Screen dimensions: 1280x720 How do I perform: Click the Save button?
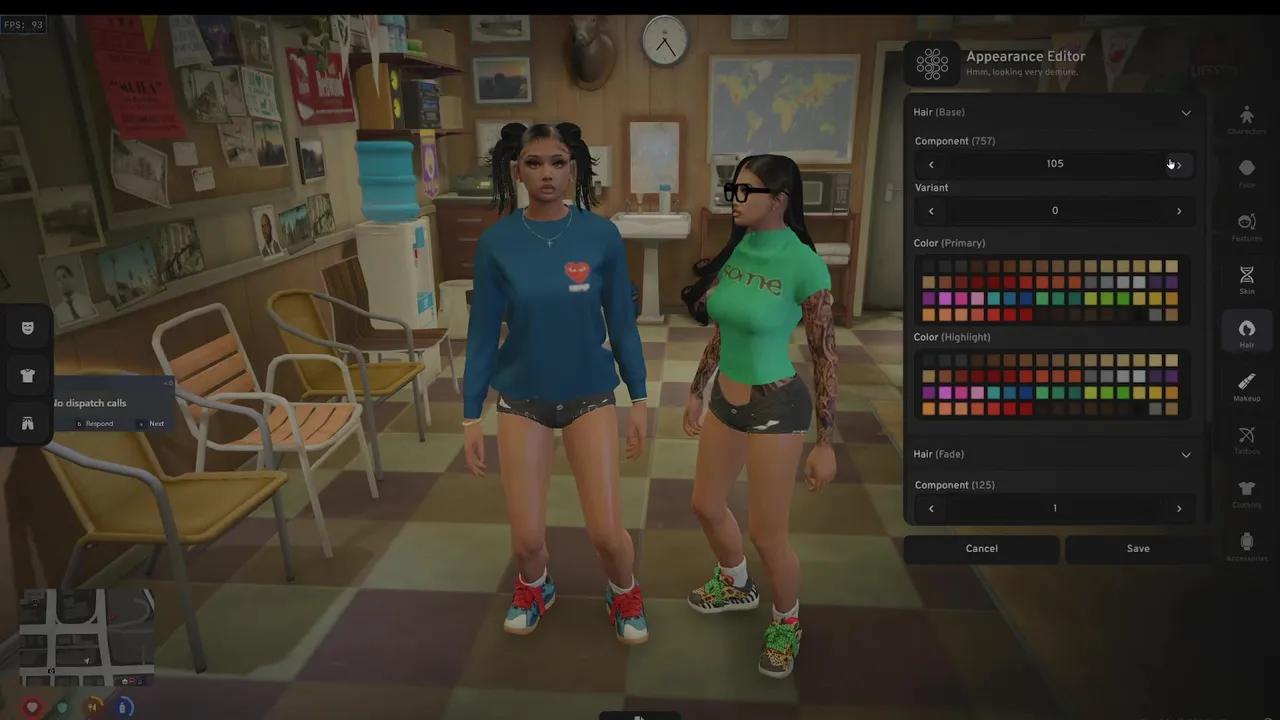click(x=1138, y=548)
